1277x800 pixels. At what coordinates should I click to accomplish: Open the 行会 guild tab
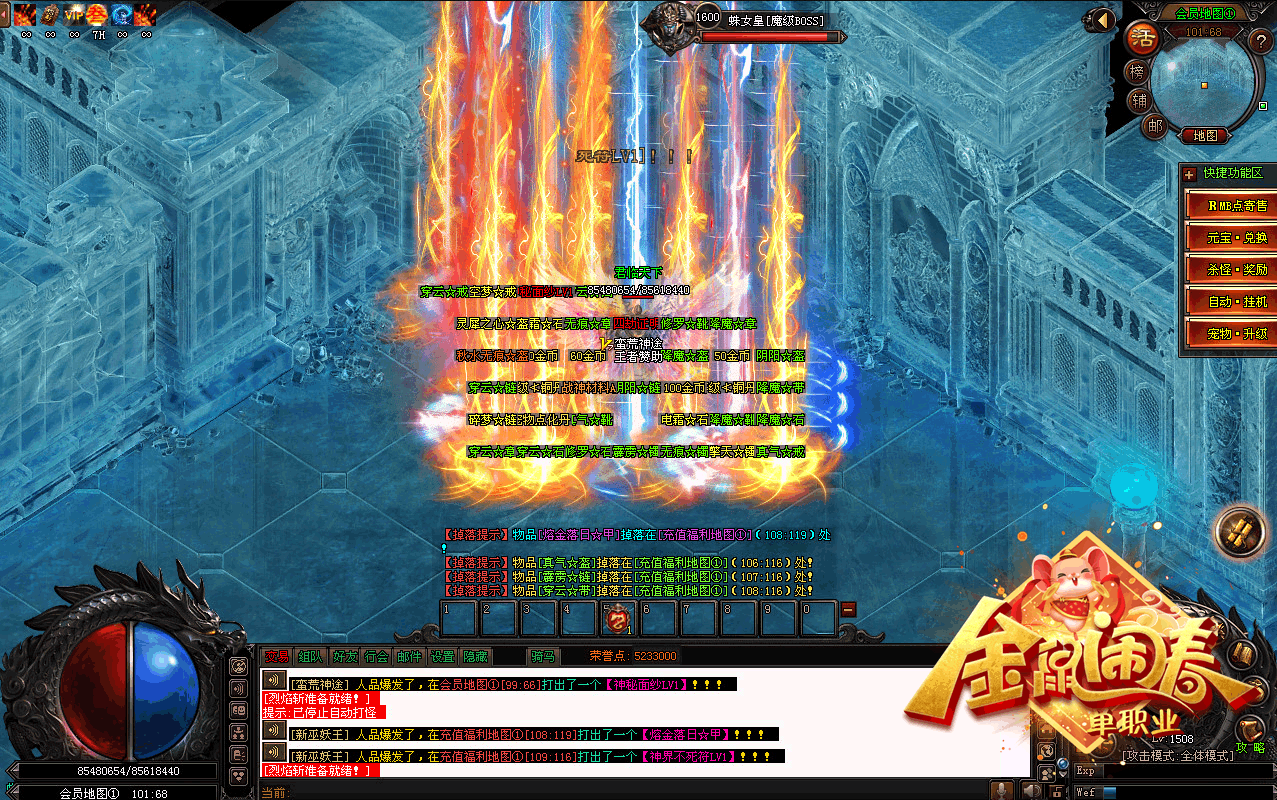[x=376, y=656]
